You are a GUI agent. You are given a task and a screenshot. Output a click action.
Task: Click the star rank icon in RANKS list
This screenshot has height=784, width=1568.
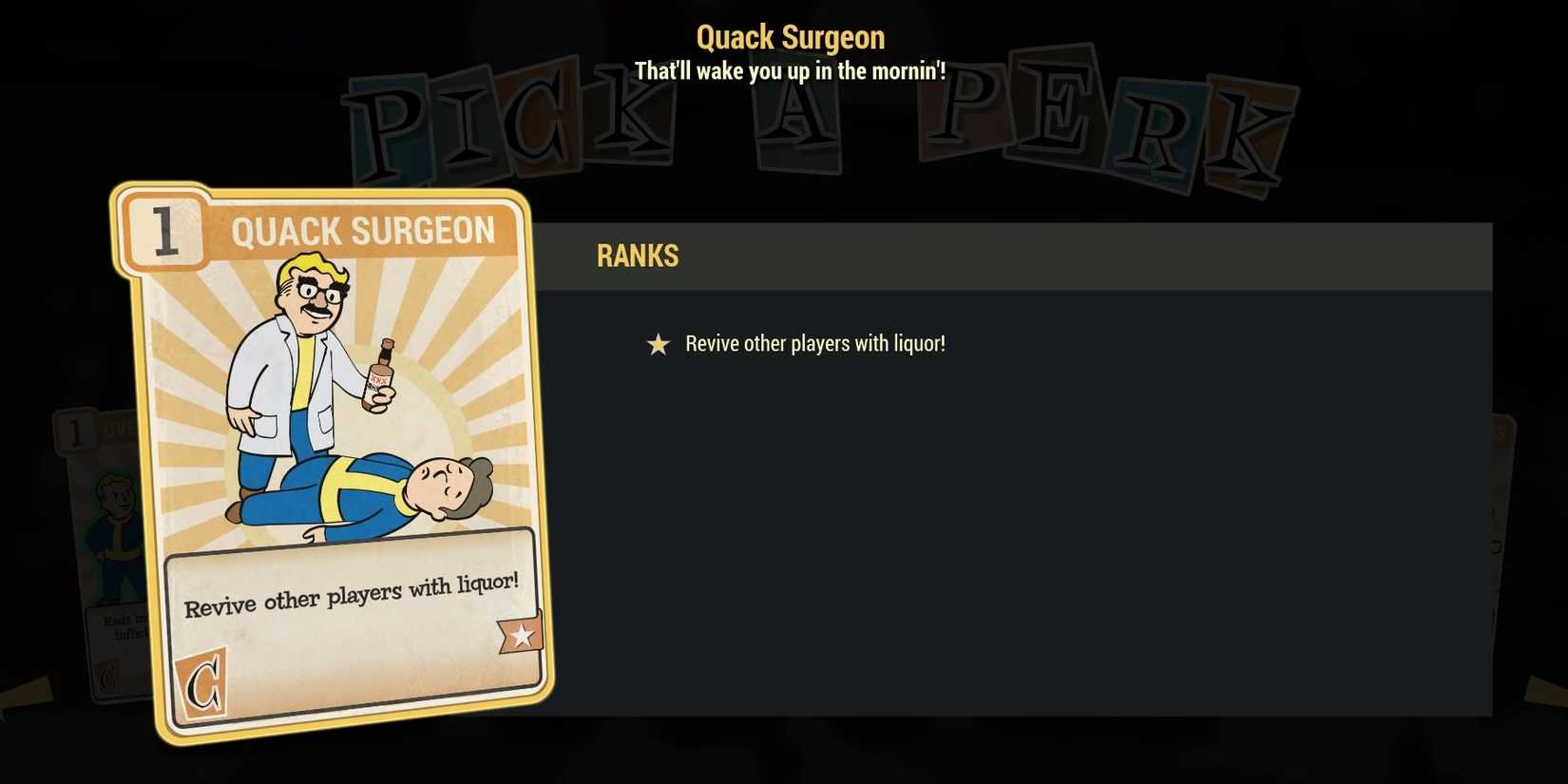point(658,344)
